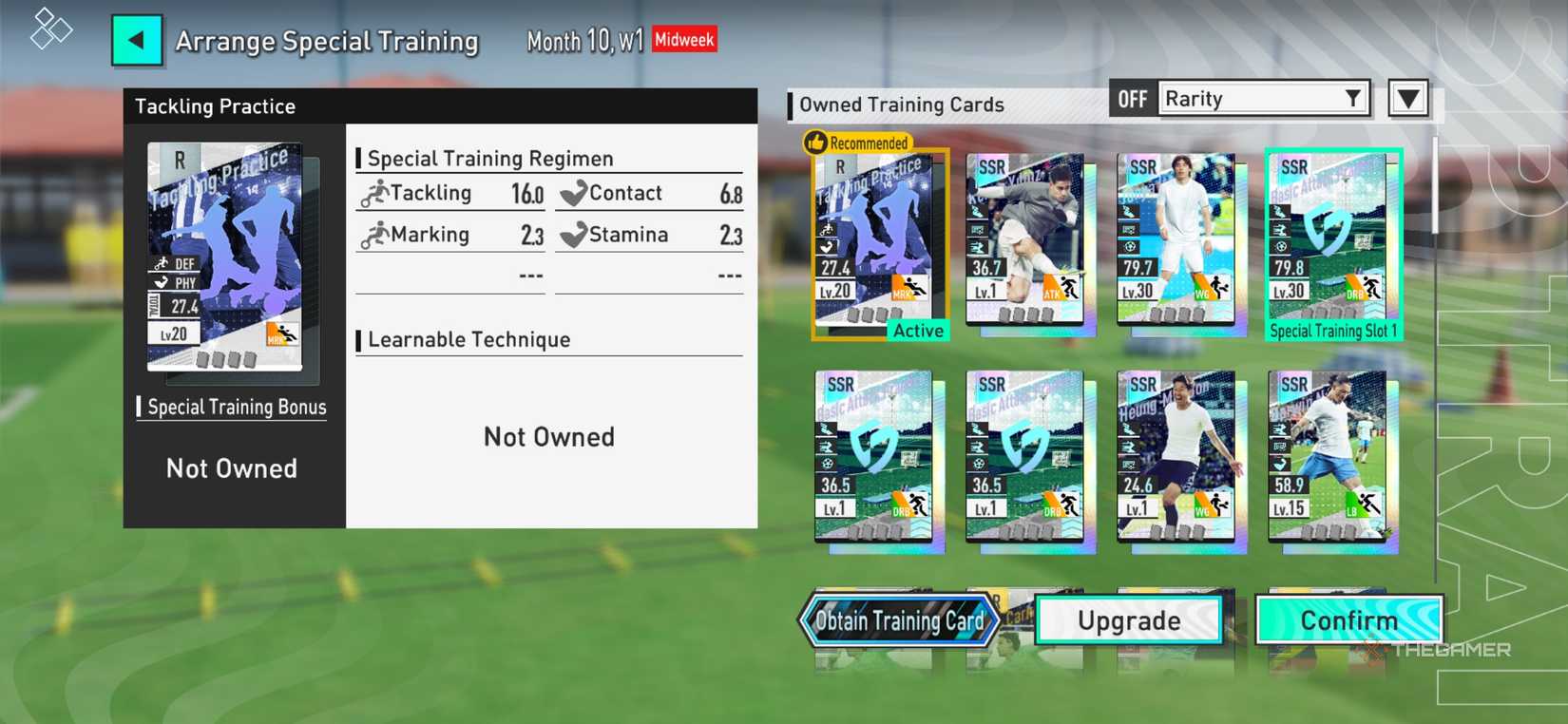Click the diamond icon in top-left corner
The width and height of the screenshot is (1568, 724).
click(49, 29)
